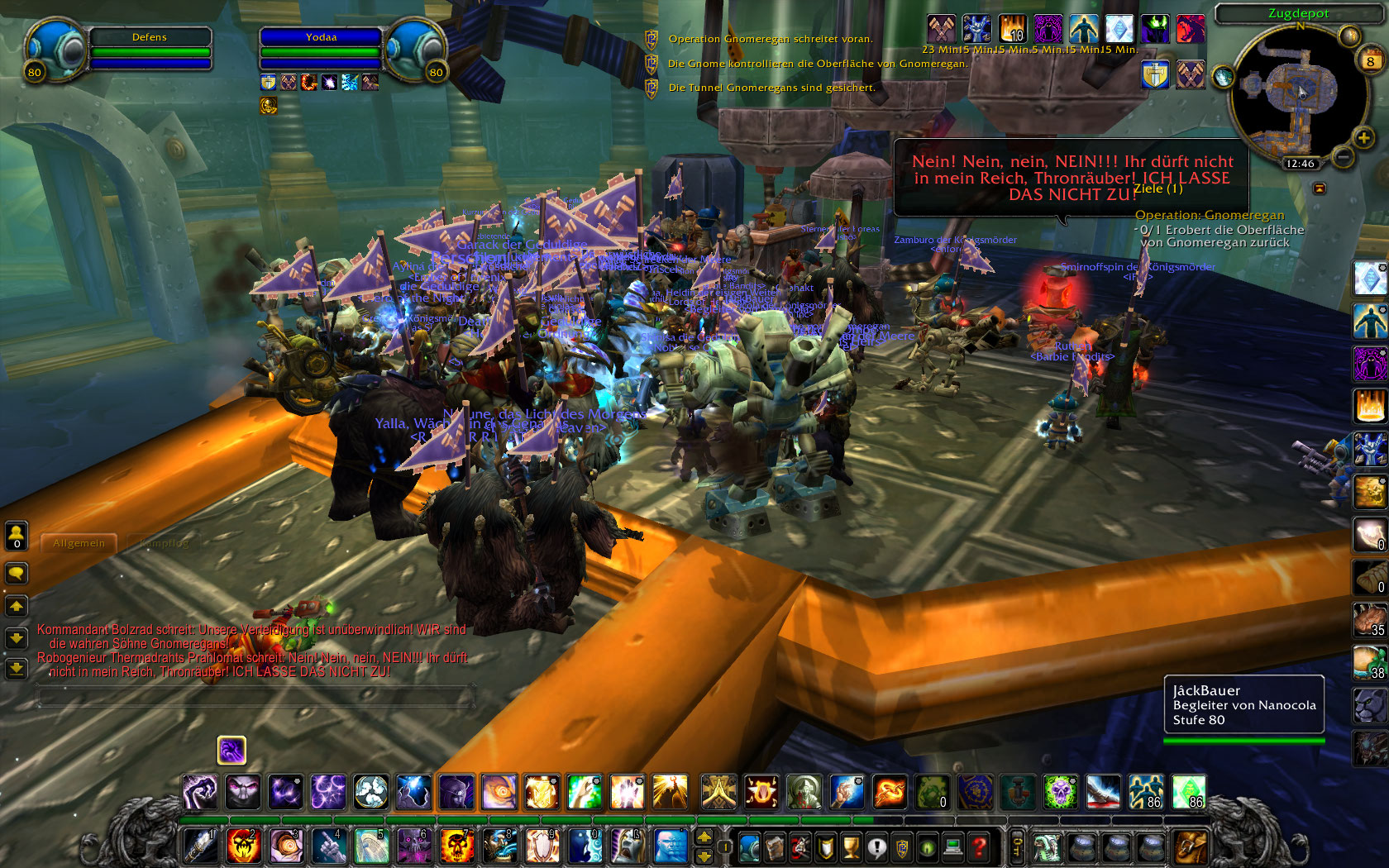Select the Allgemein chat tab
This screenshot has width=1389, height=868.
[79, 543]
